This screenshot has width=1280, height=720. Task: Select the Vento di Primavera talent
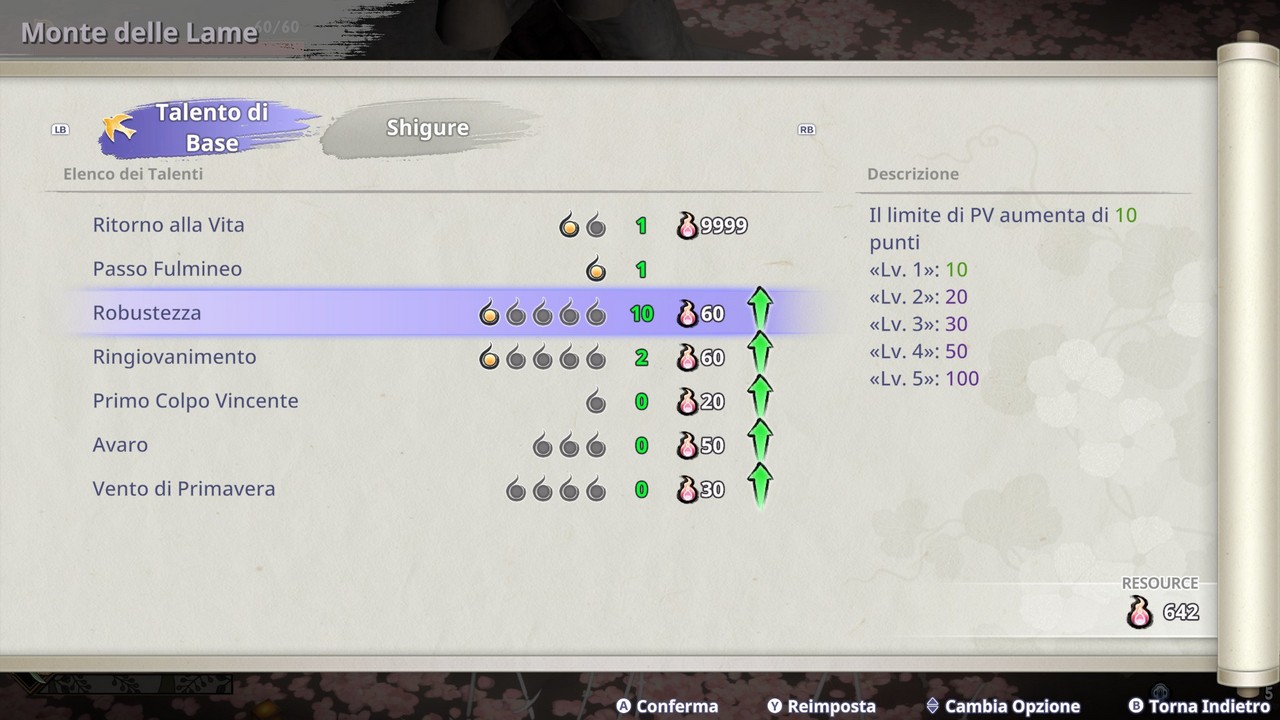click(183, 489)
